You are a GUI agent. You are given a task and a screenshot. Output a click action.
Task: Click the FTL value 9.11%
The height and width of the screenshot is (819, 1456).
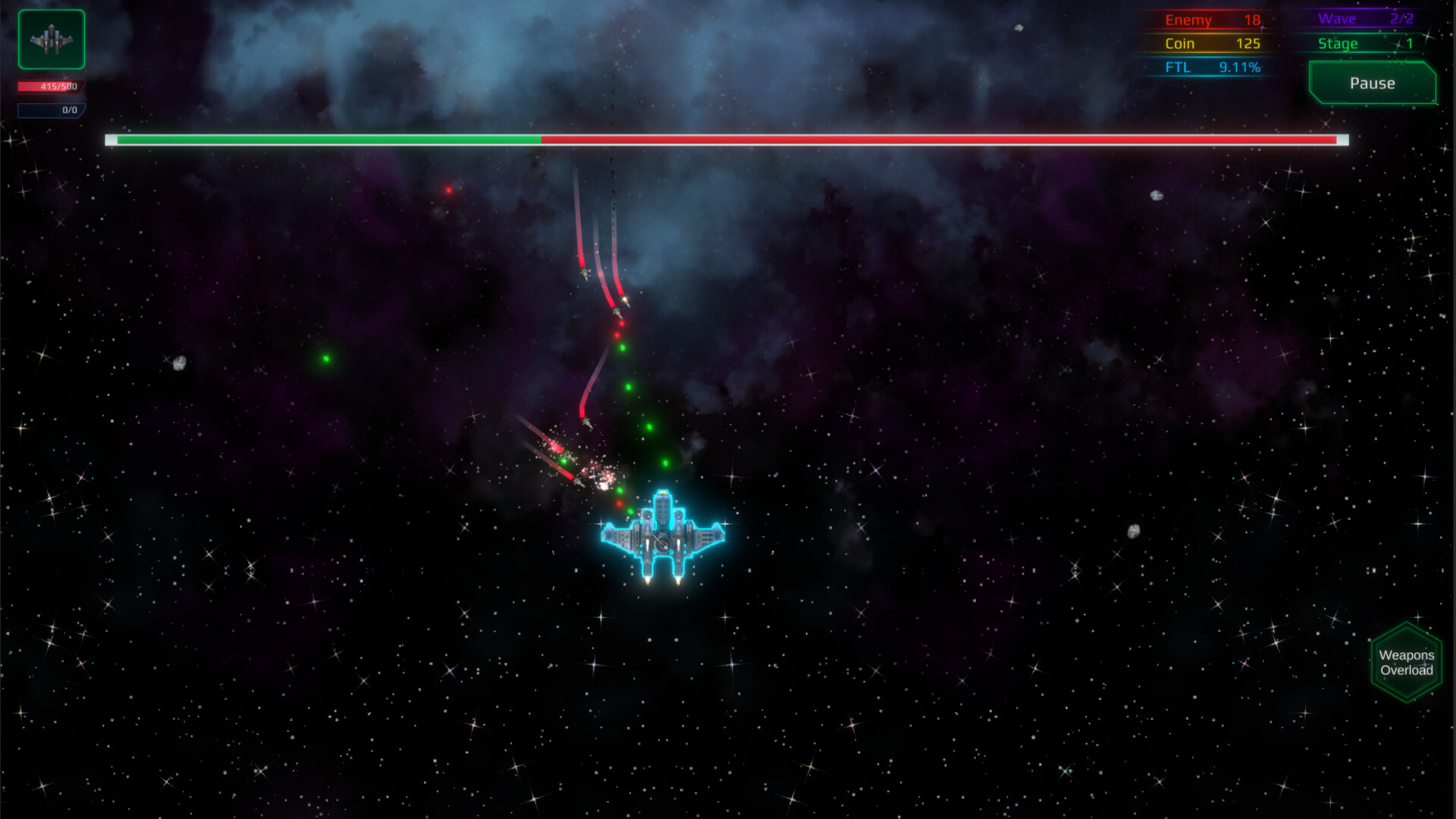click(1240, 67)
